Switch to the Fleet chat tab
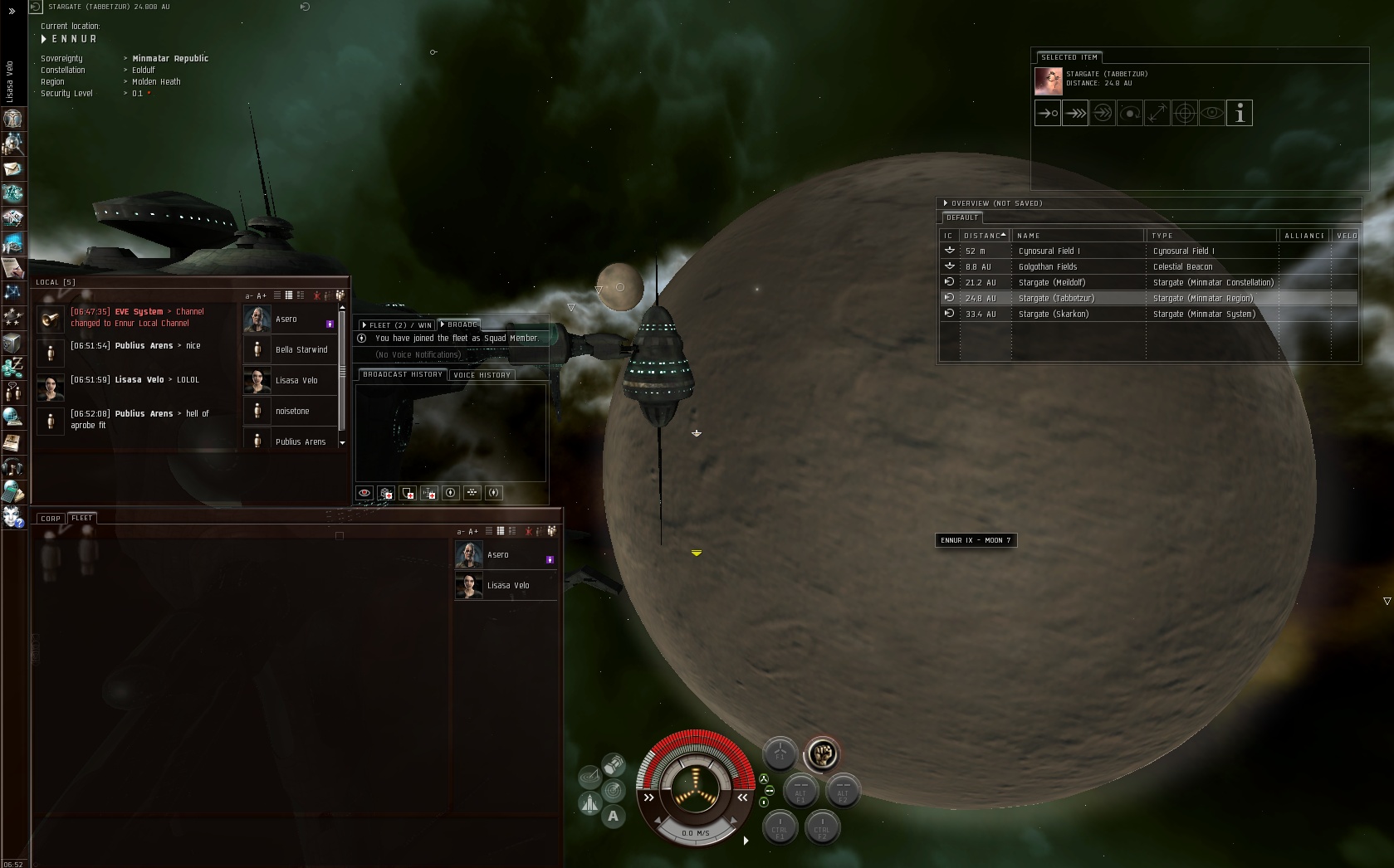Screen dimensions: 1394x868 [82, 518]
